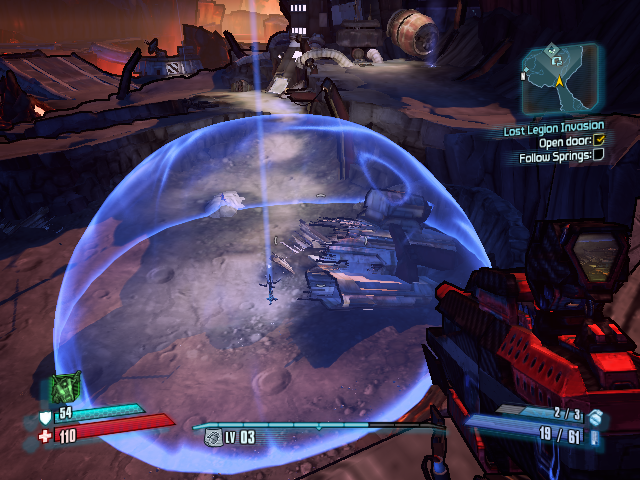The image size is (640, 480).
Task: Open the minimap in the corner
Action: 561,80
